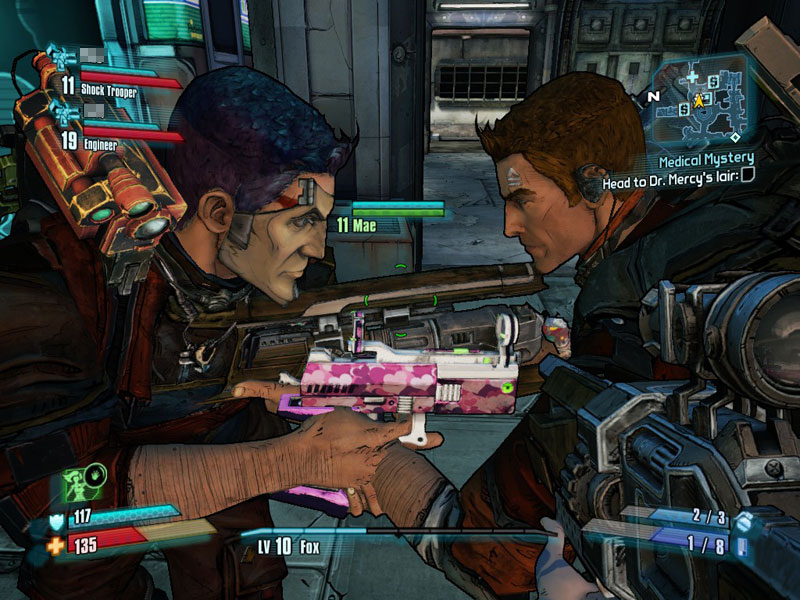Select the Medical Mystery quest tracker
The height and width of the screenshot is (600, 800).
click(x=707, y=160)
